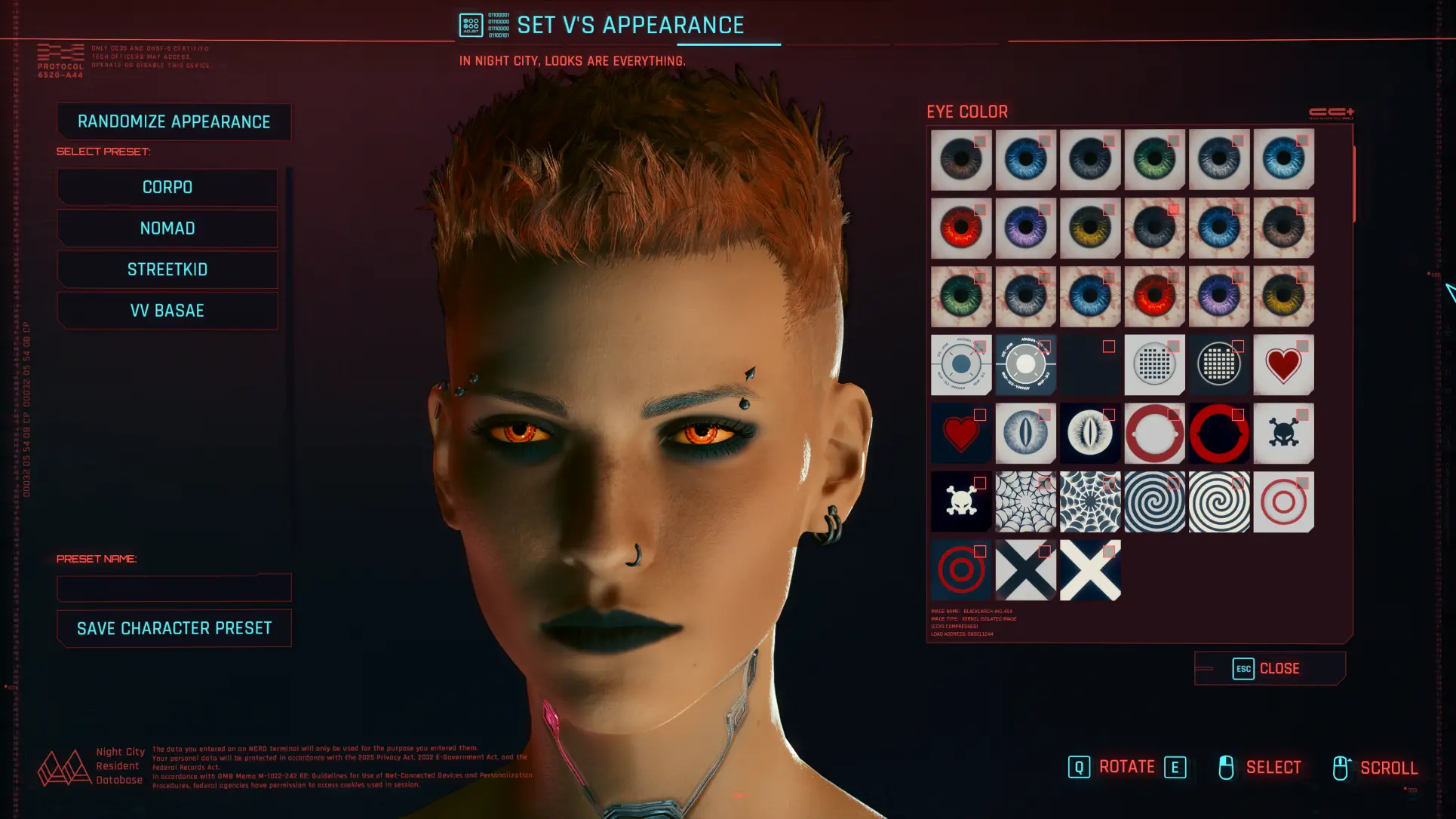Load the VV BASAE preset
This screenshot has width=1456, height=819.
click(167, 311)
